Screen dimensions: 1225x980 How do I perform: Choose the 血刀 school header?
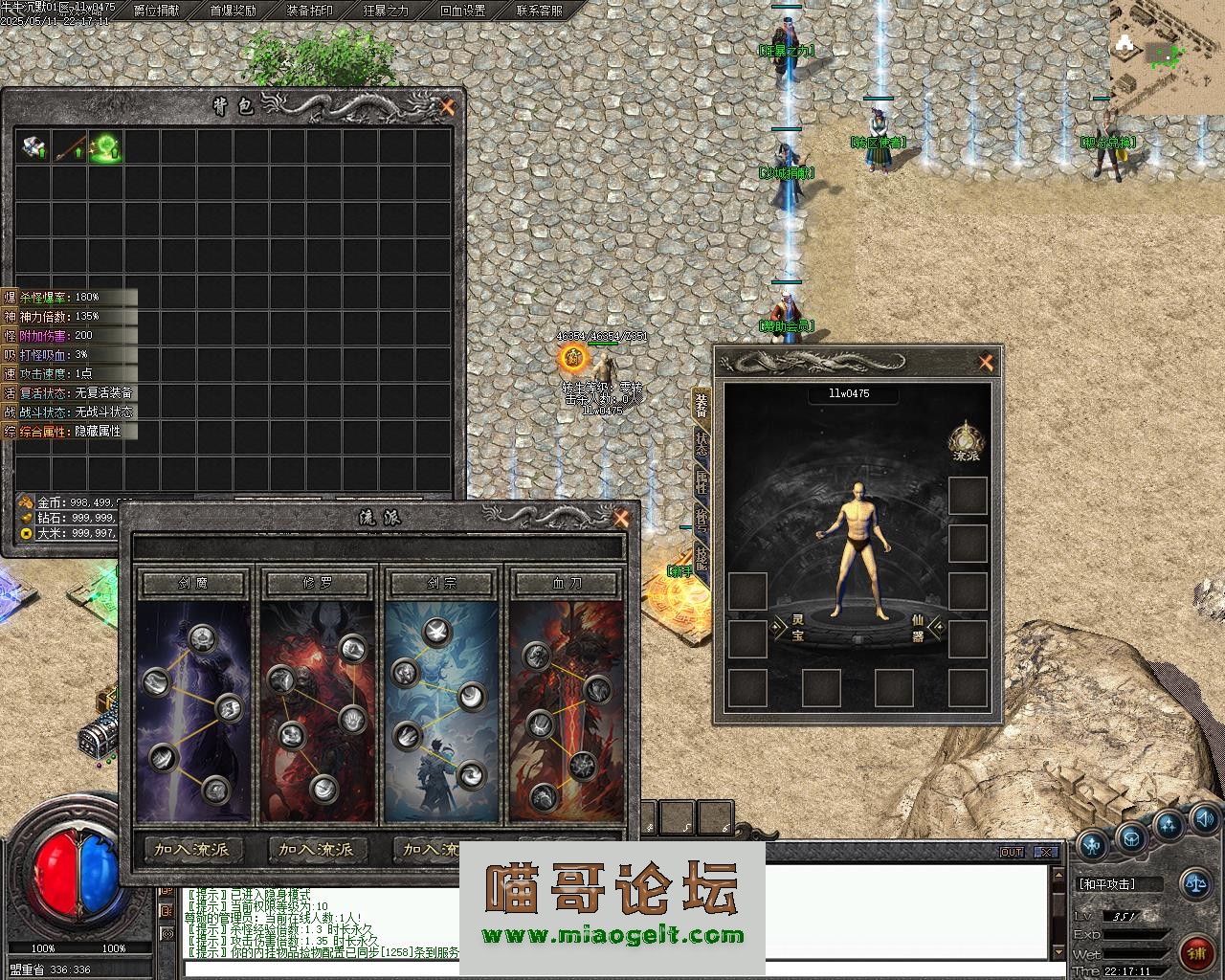[x=567, y=583]
